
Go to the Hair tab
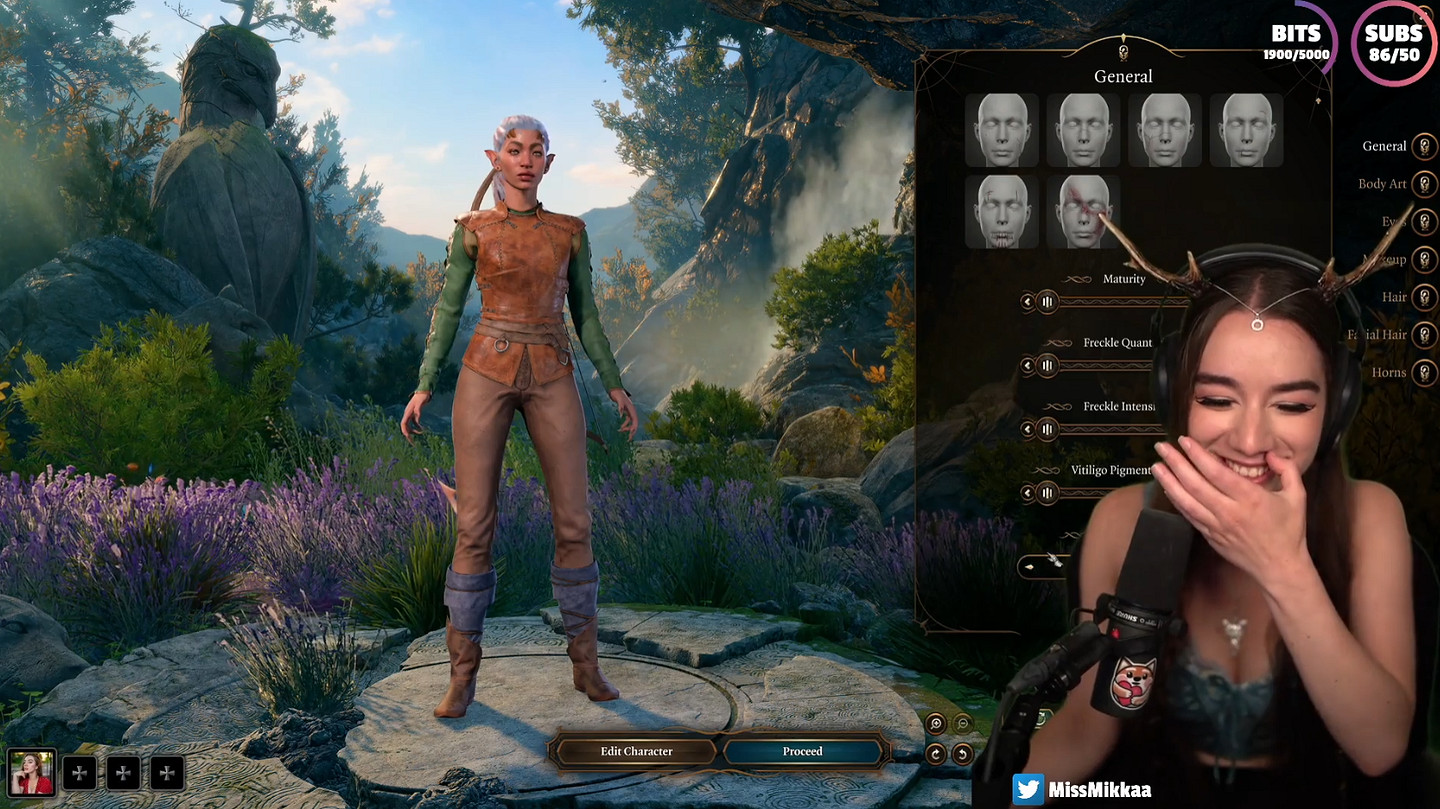1424,297
